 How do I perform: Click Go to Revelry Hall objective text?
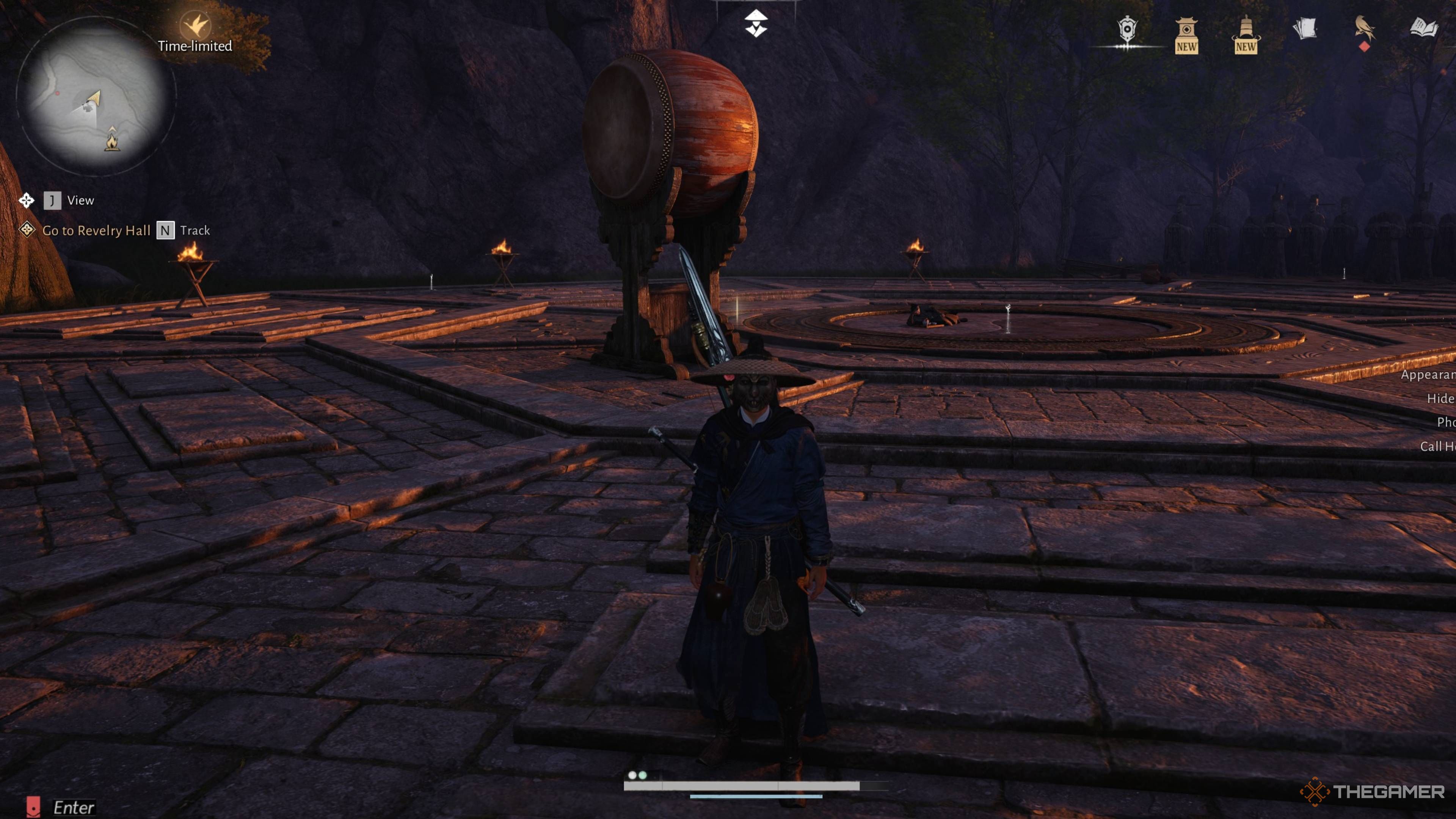96,230
